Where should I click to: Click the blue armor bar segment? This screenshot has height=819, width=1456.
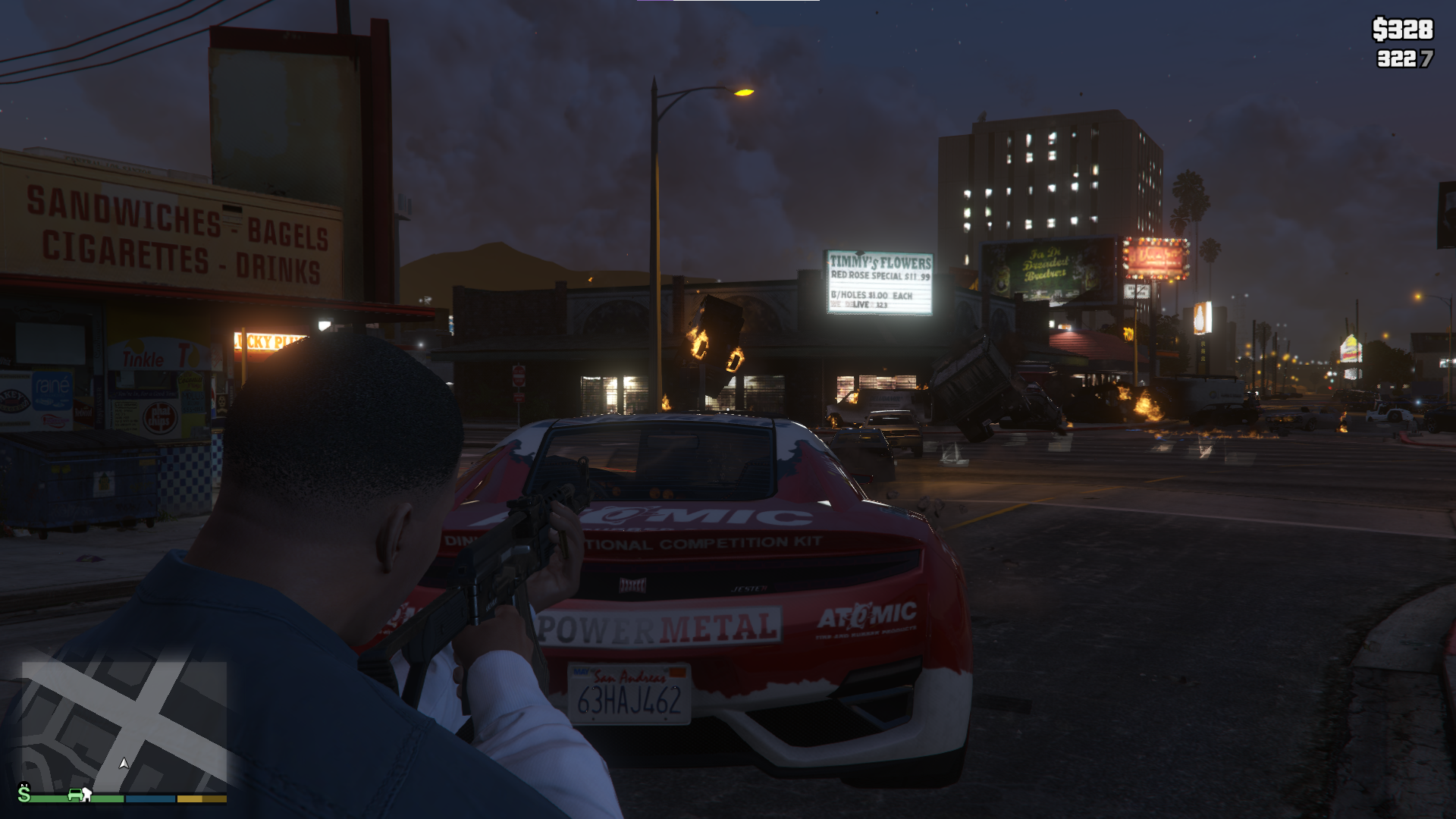pos(149,800)
